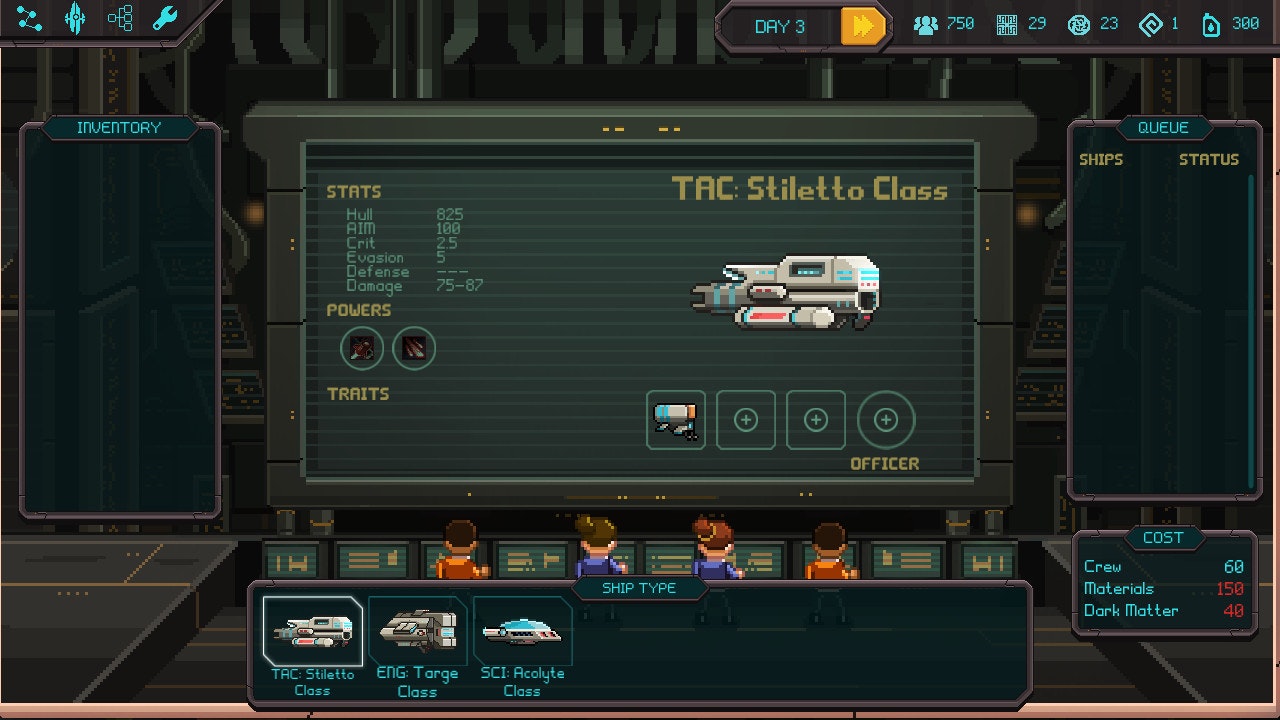This screenshot has height=720, width=1280.
Task: Select the ENG: Targe Class ship
Action: tap(418, 629)
